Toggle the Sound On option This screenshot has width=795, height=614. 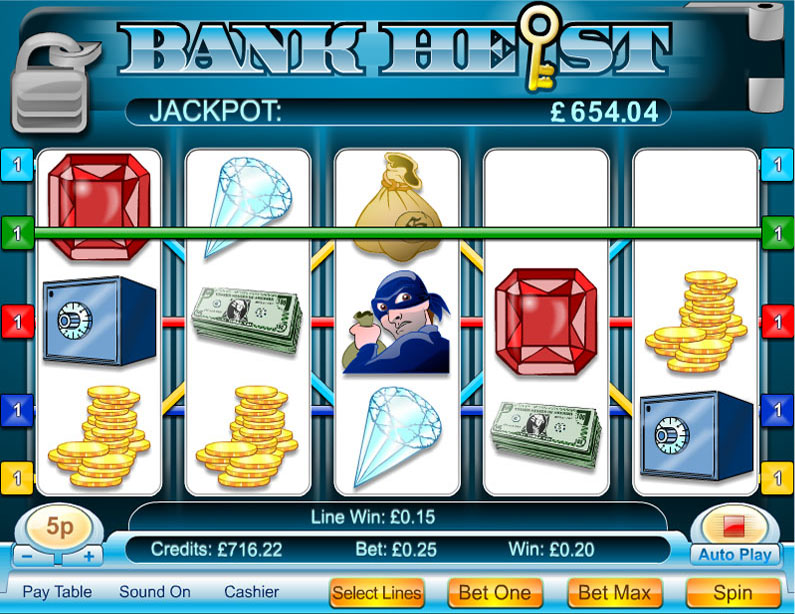point(154,591)
